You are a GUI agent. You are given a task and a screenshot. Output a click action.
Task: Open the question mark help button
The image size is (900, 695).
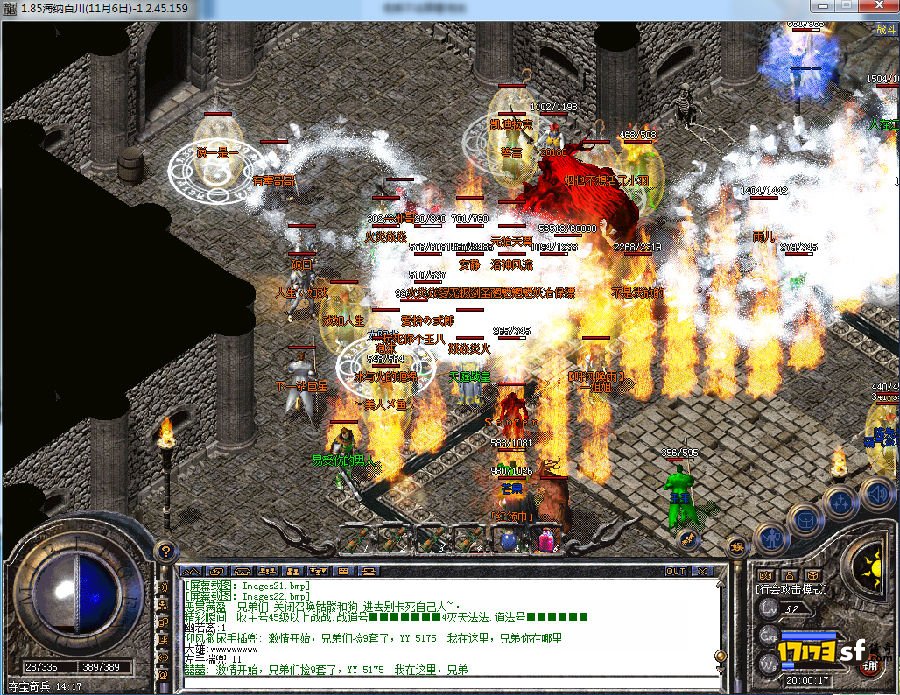point(162,550)
